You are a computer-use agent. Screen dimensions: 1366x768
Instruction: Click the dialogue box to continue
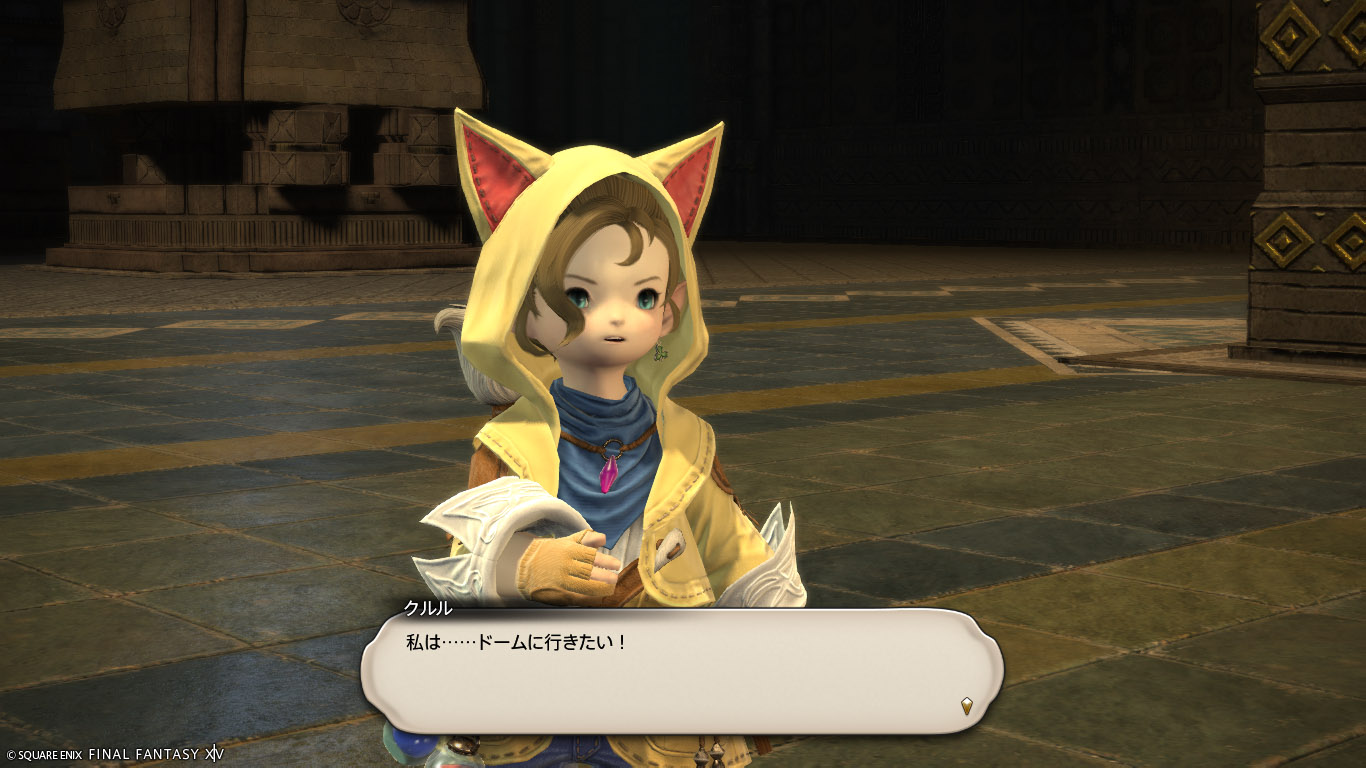680,670
